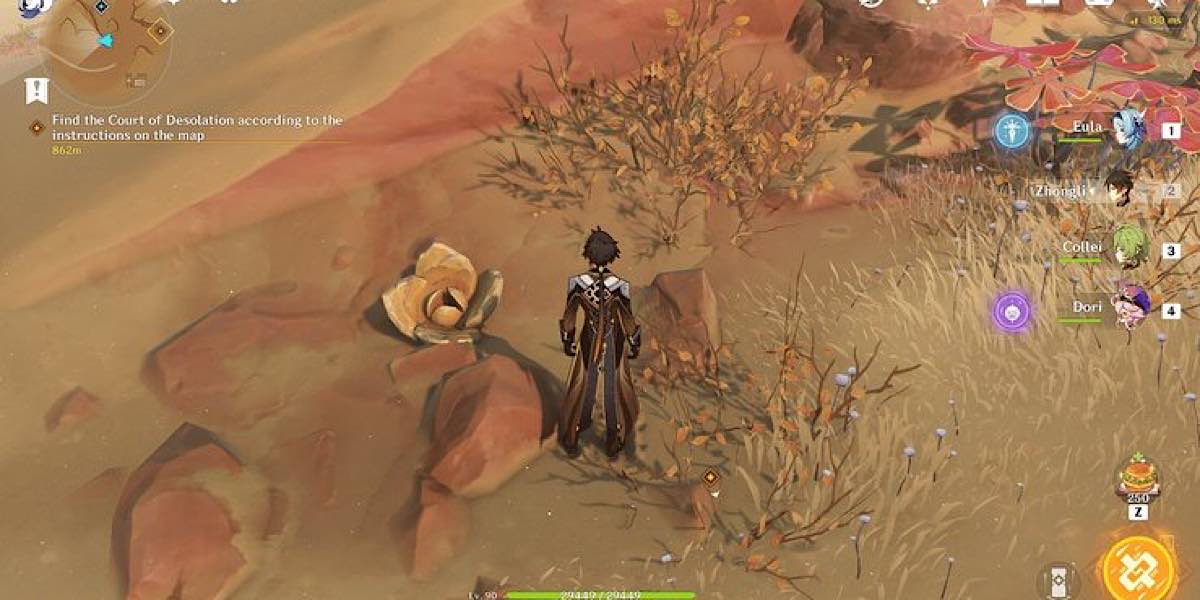
Task: Trigger Dori's purple elemental burst icon
Action: click(x=1012, y=311)
